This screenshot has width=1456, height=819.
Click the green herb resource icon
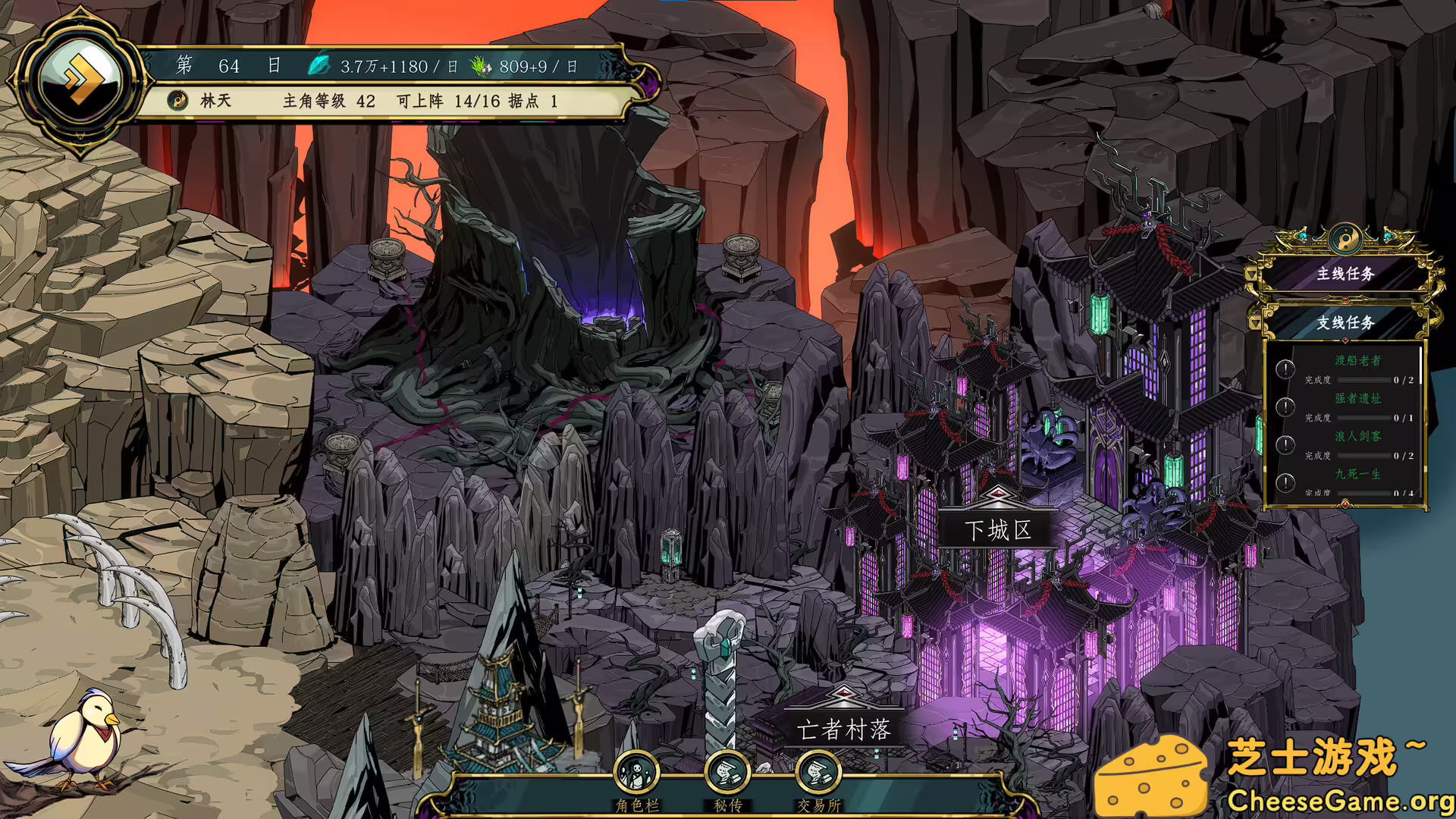coord(481,66)
